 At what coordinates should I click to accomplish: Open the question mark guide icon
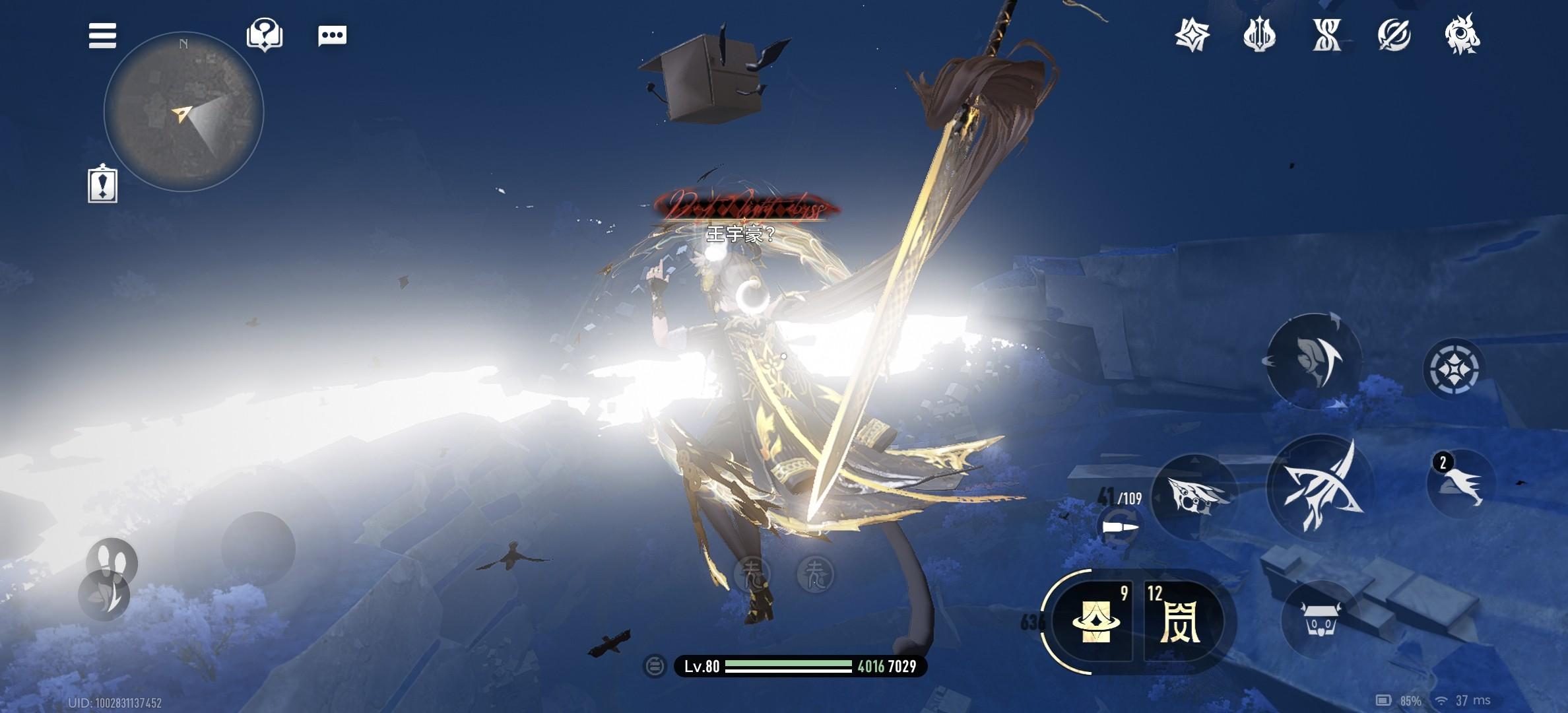(x=265, y=34)
